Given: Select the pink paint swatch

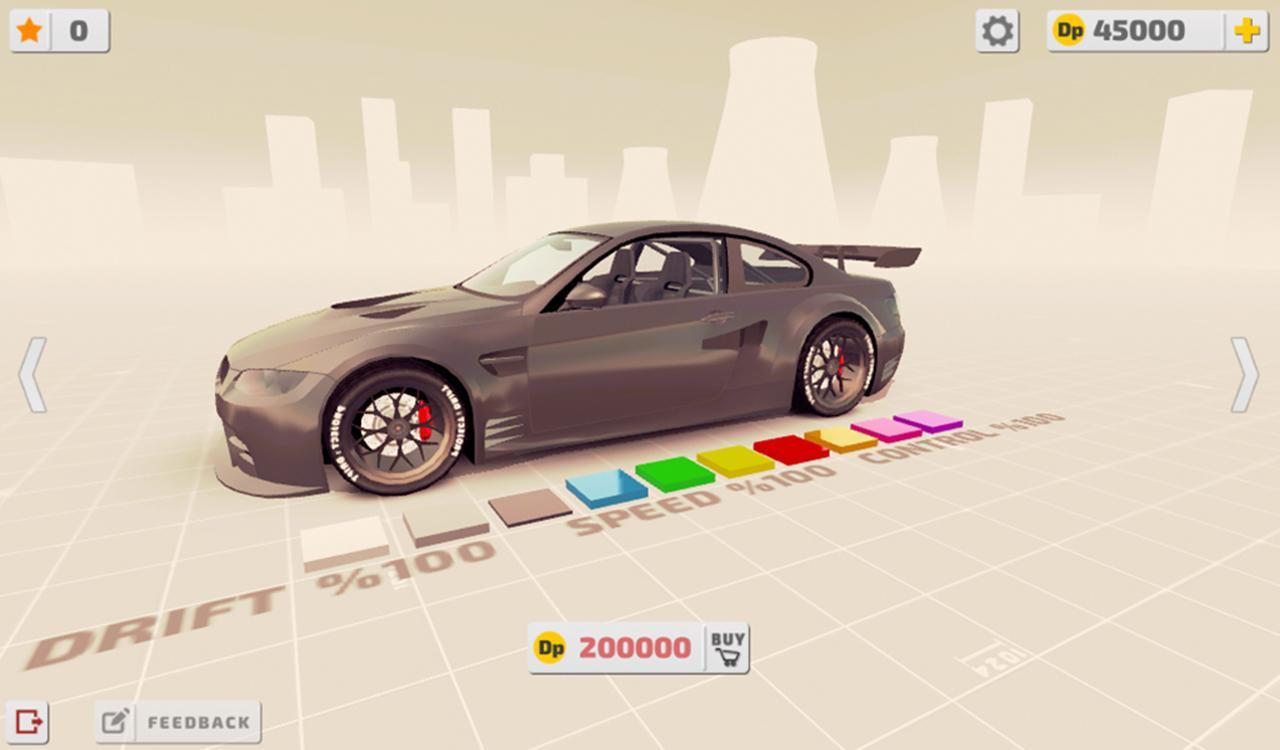Looking at the screenshot, I should point(884,428).
